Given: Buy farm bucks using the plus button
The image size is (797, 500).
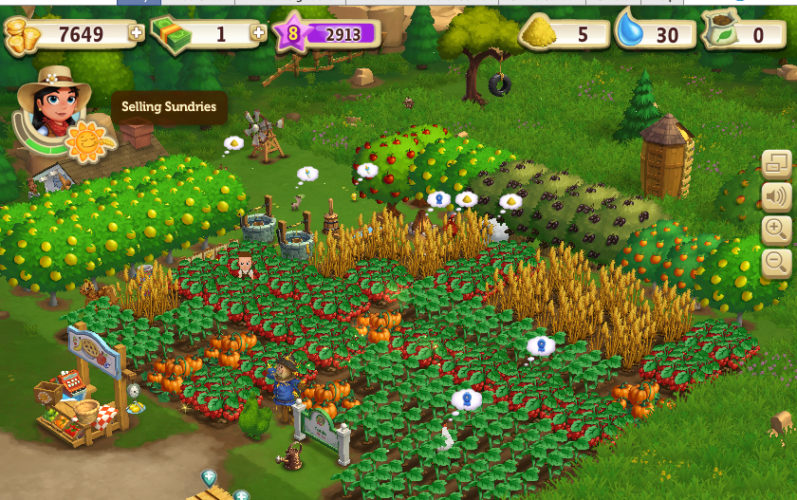Looking at the screenshot, I should (259, 33).
